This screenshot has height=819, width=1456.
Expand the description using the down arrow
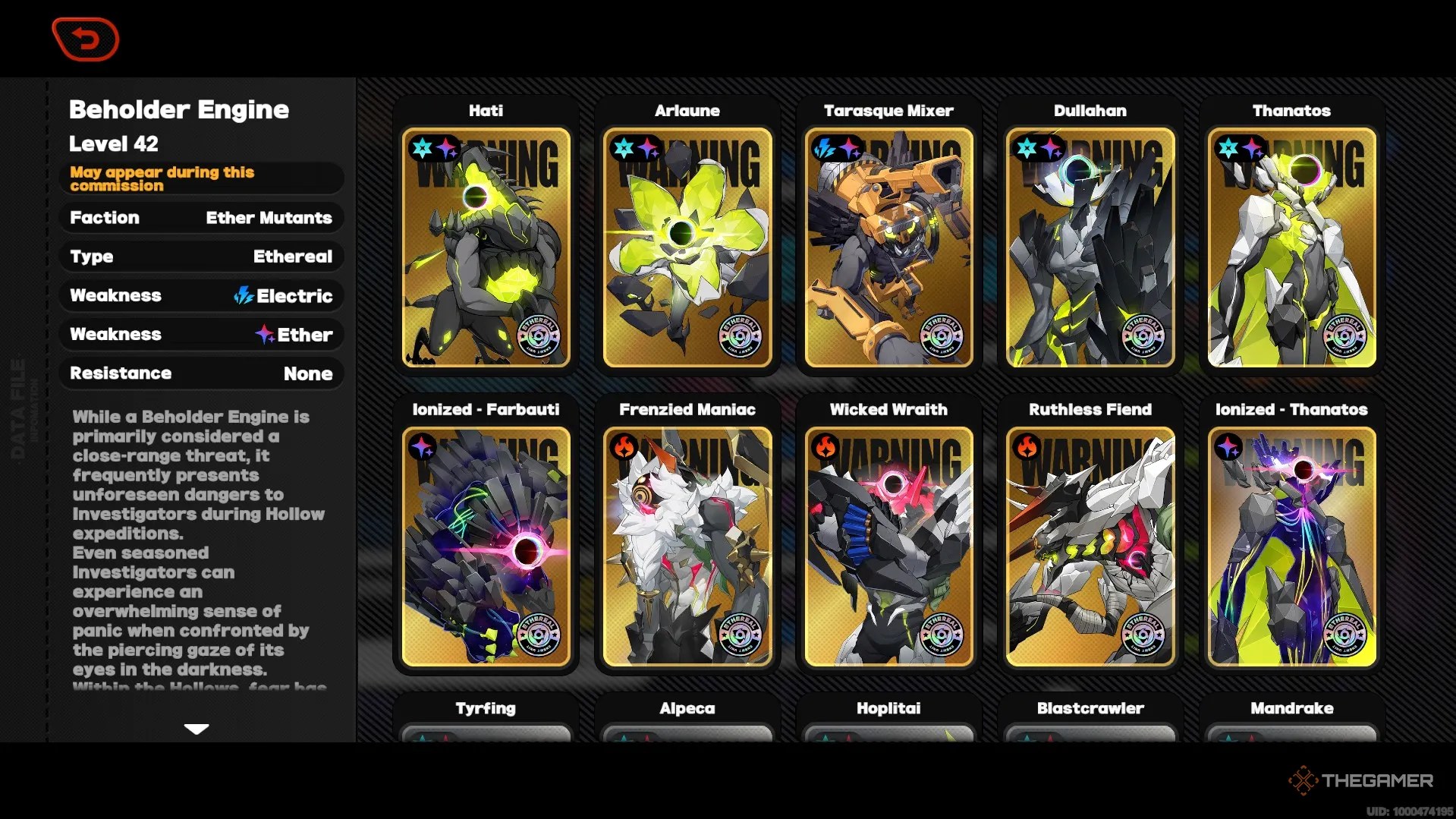[197, 729]
